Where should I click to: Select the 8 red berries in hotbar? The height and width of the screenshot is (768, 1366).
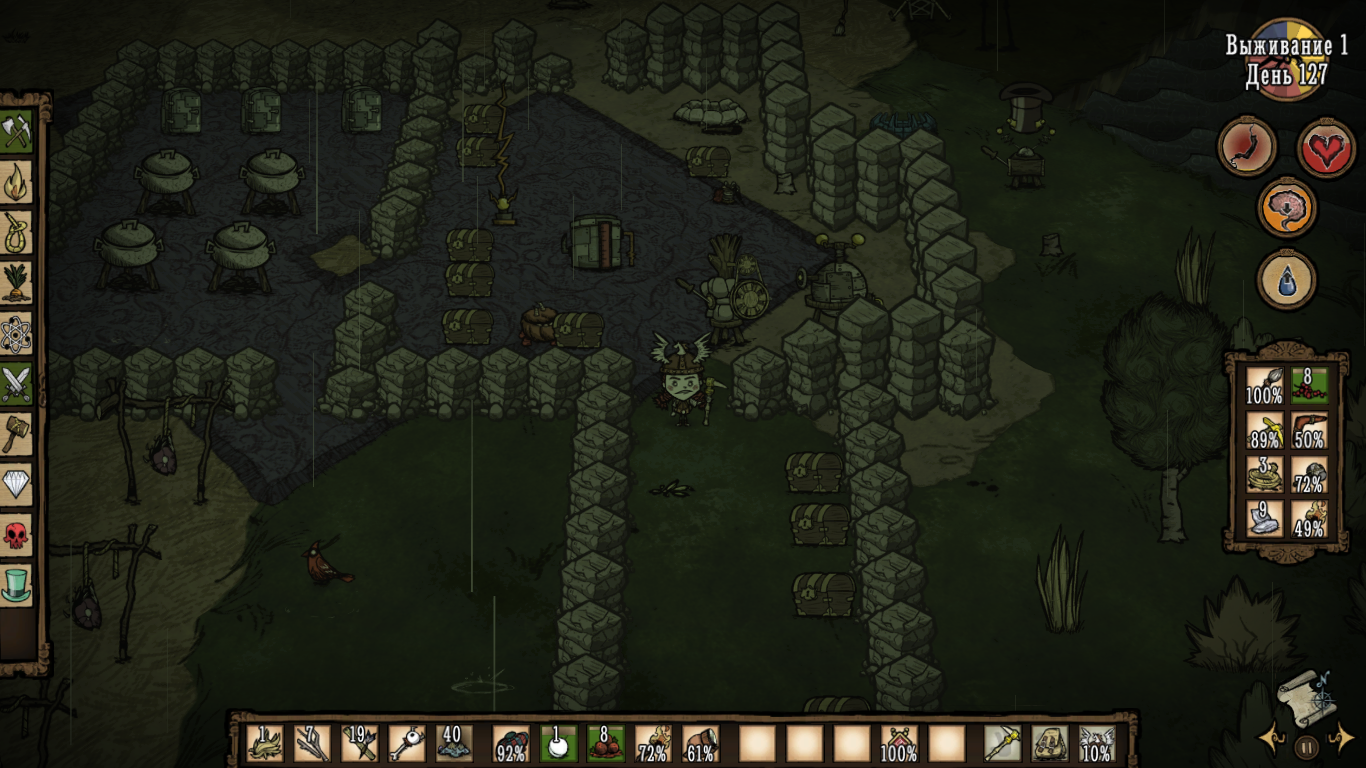pos(605,744)
